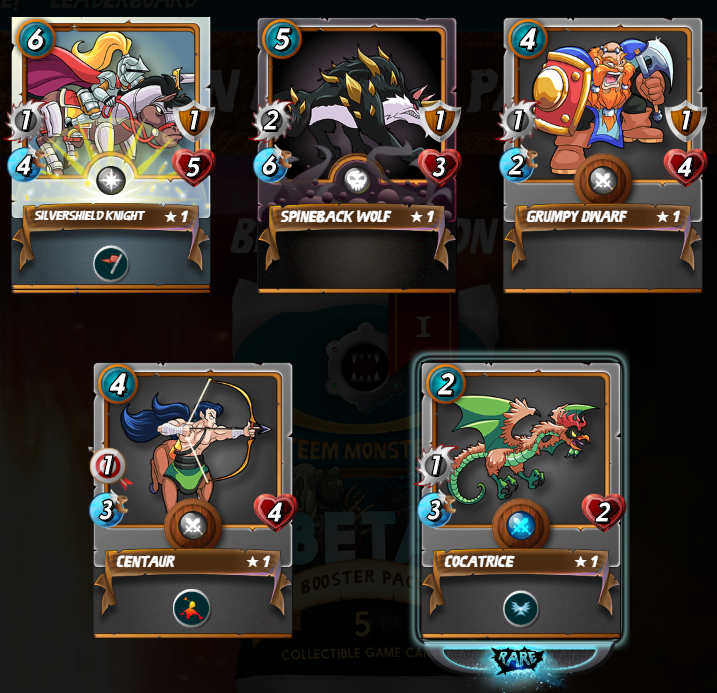
Task: Click Centaur's ability icon
Action: tap(191, 607)
